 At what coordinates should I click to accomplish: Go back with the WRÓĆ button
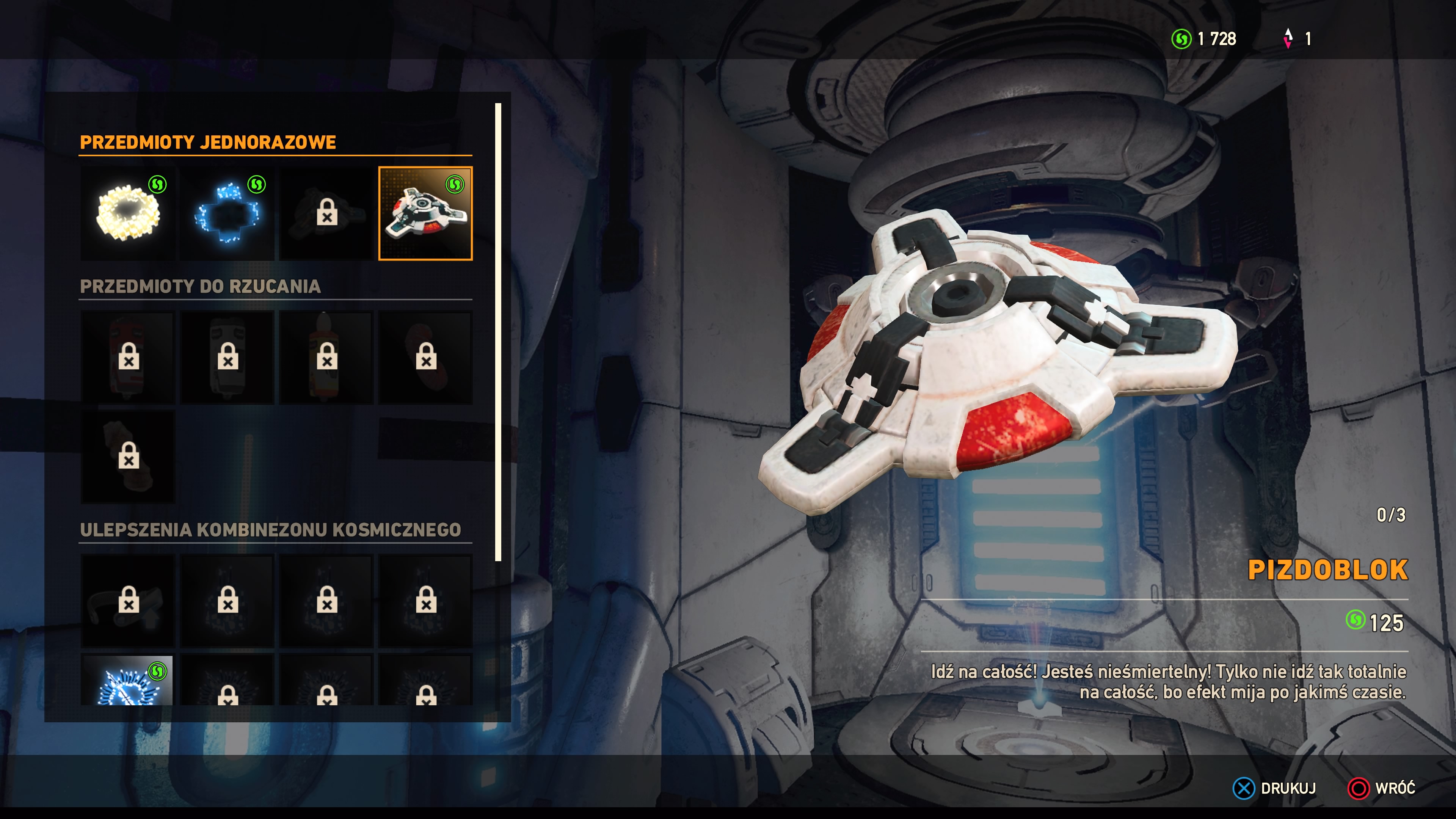(x=1382, y=788)
